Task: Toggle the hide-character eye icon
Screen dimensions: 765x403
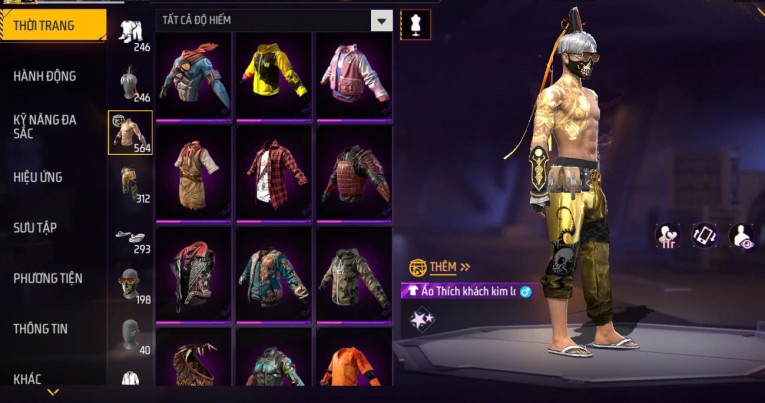Action: tap(741, 235)
